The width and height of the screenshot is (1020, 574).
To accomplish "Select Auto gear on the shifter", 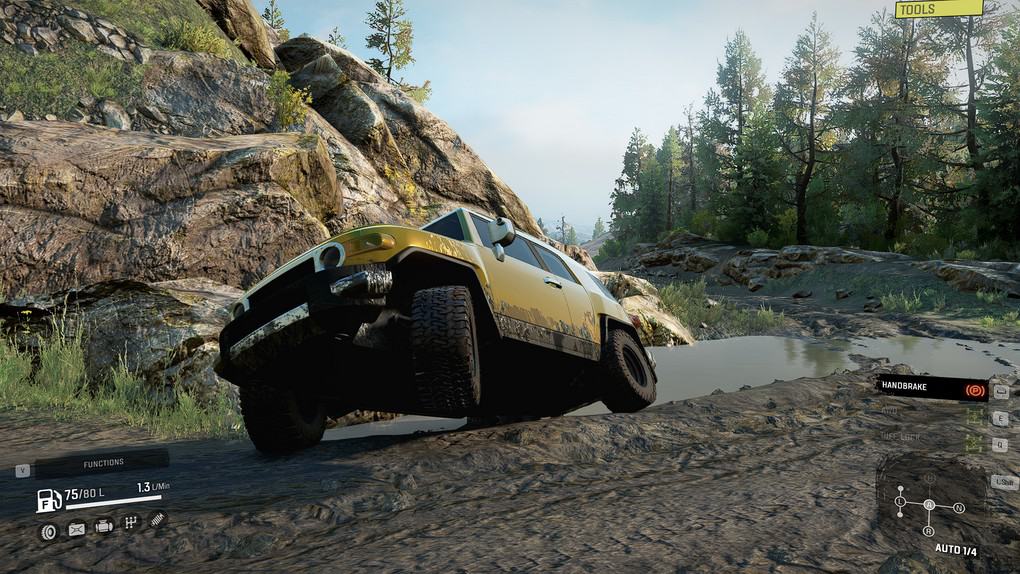I will (929, 505).
